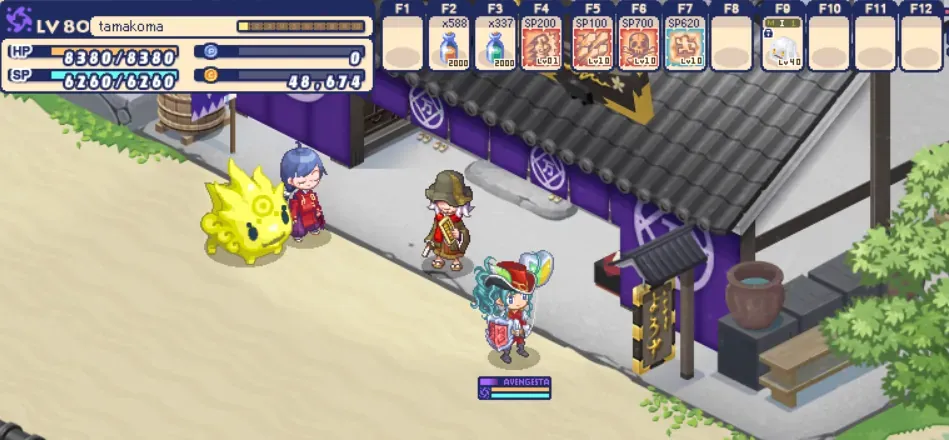The width and height of the screenshot is (949, 440).
Task: Activate the SP100 skill in slot F5
Action: (x=588, y=47)
